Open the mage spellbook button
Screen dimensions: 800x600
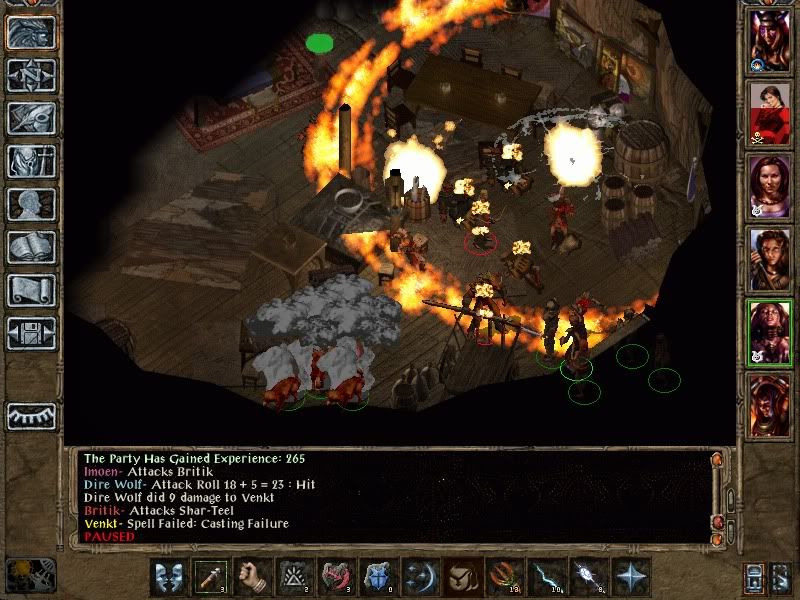pyautogui.click(x=31, y=247)
